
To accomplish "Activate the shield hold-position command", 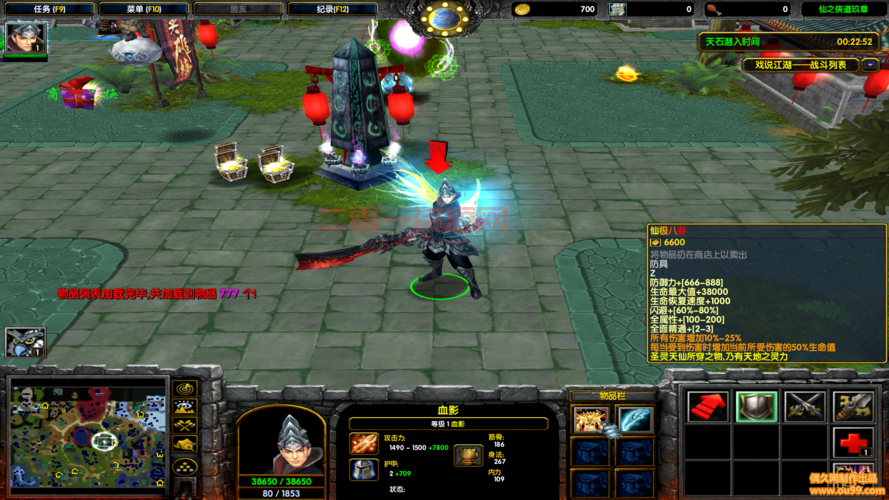I will 756,405.
